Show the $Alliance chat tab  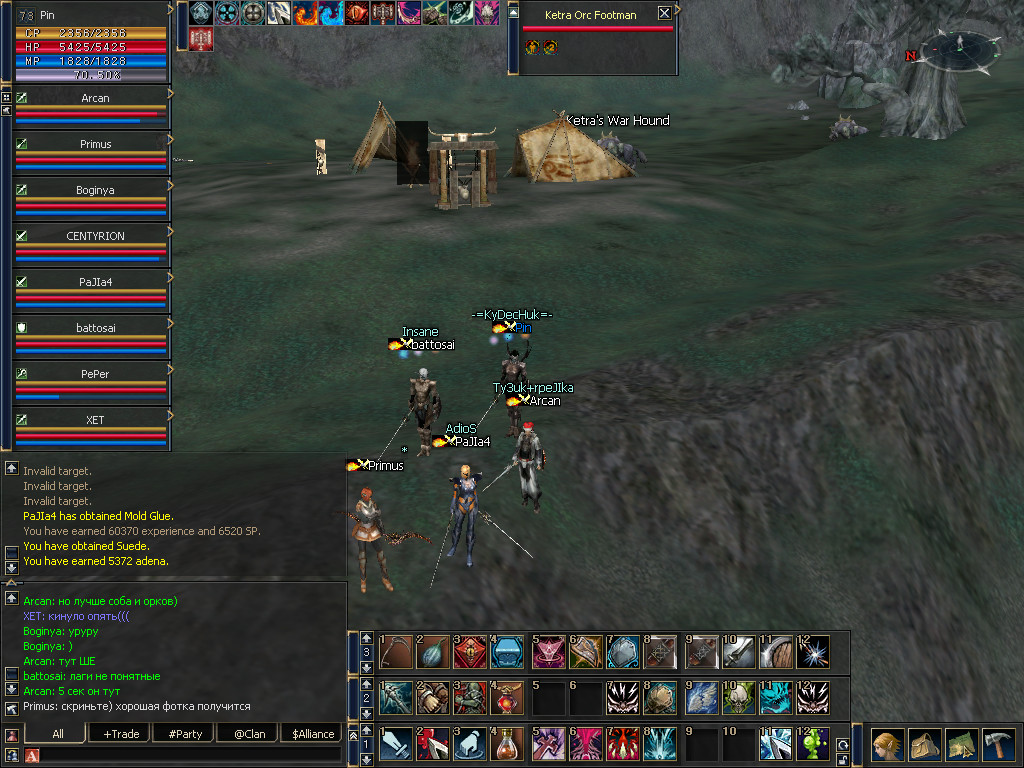coord(313,733)
